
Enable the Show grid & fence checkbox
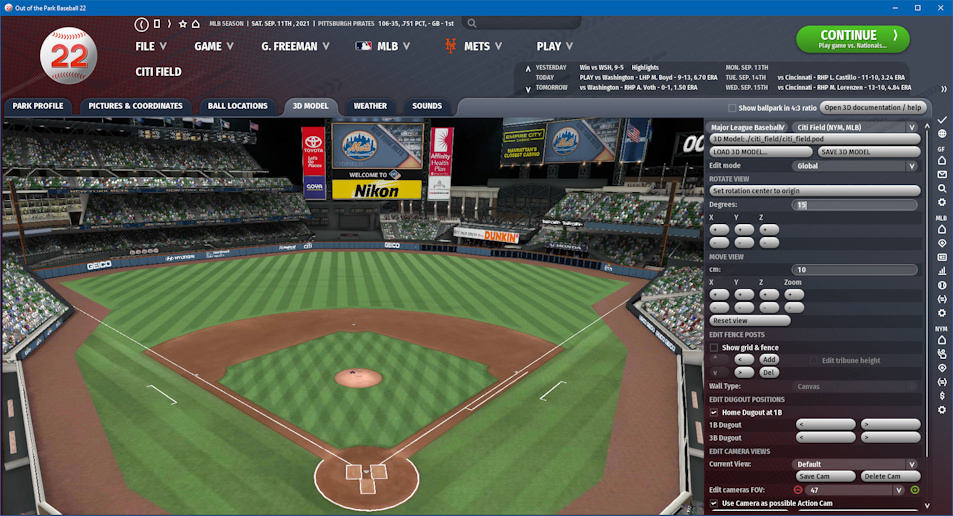click(x=714, y=347)
